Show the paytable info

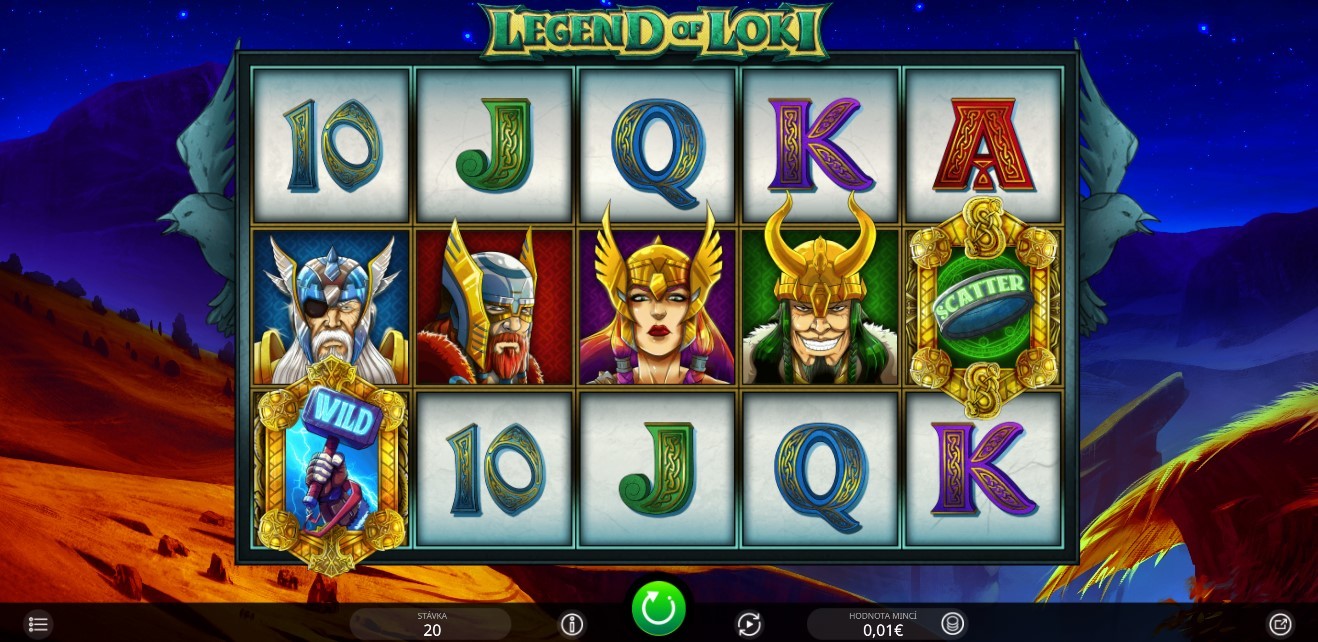coord(571,624)
